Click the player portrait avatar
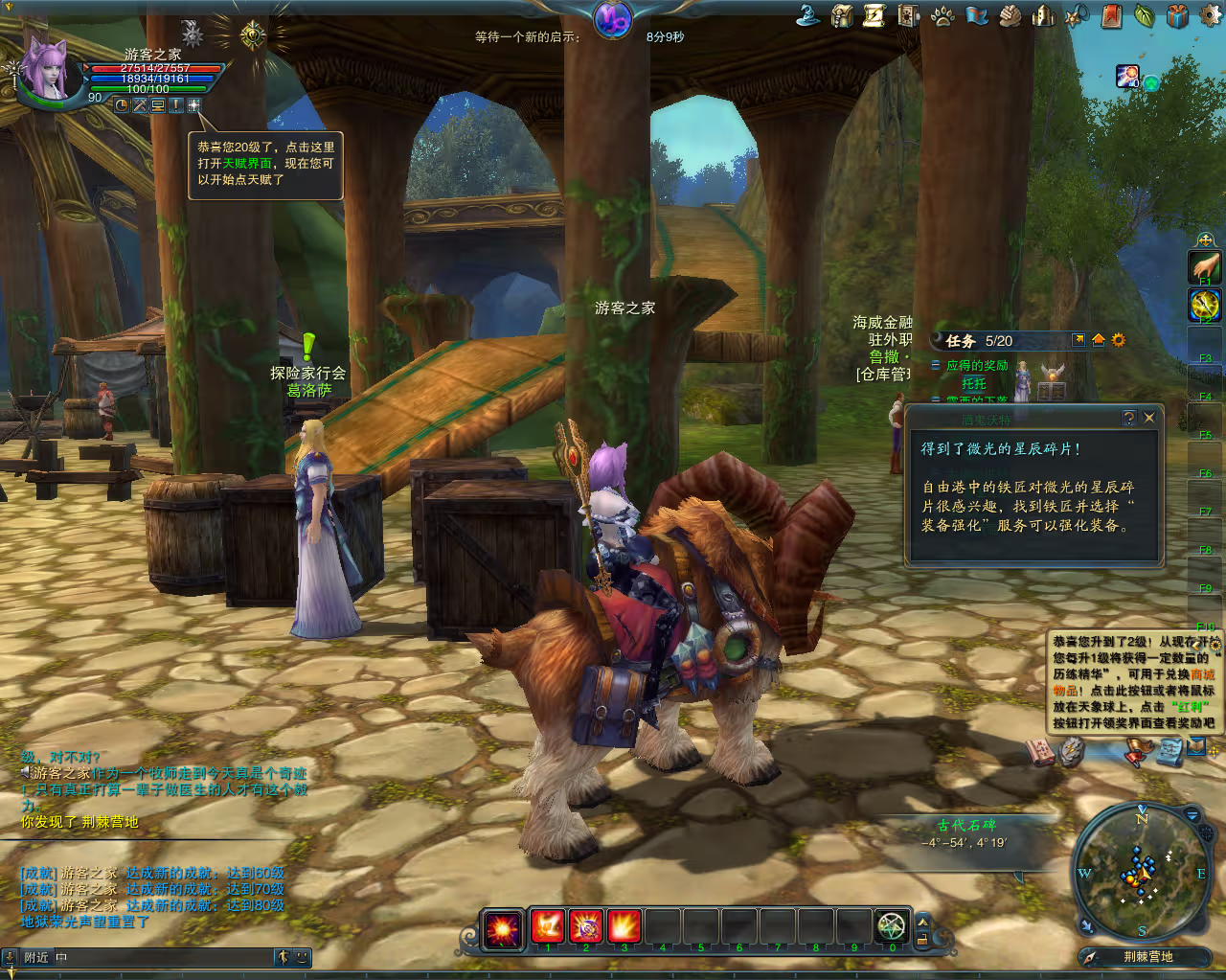The image size is (1226, 980). 46,67
